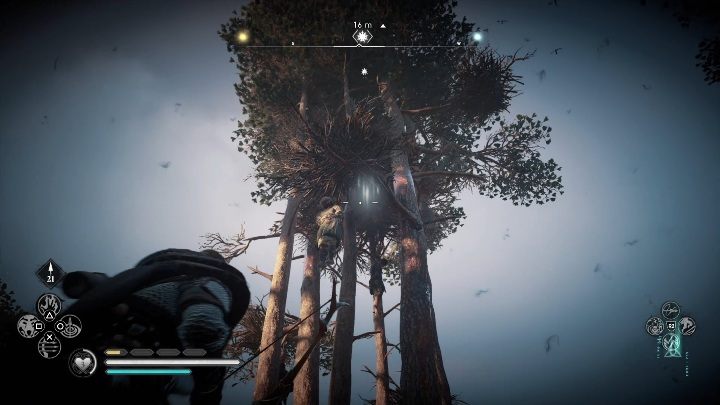Use the striped ability icon below the wheel

click(x=49, y=346)
